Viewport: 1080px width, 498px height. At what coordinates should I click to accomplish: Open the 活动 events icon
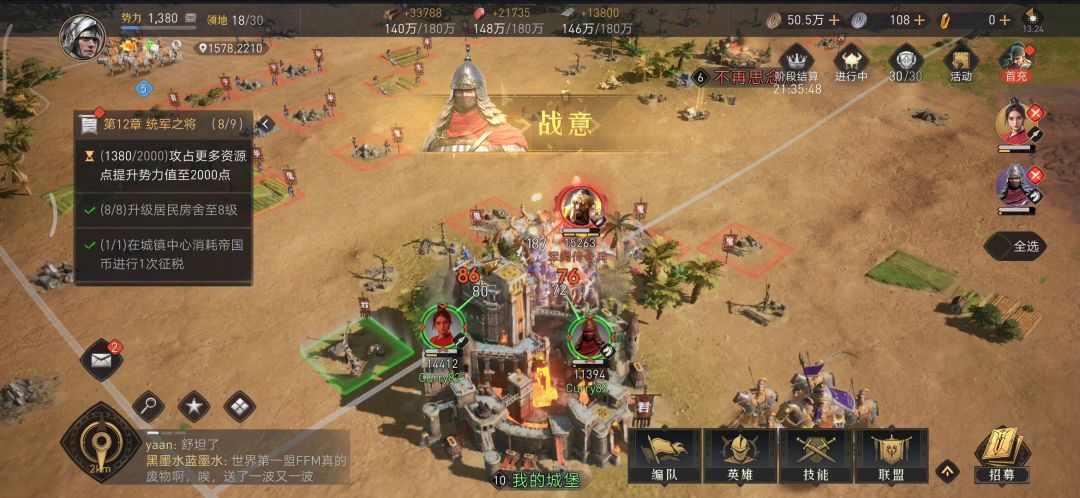click(961, 62)
